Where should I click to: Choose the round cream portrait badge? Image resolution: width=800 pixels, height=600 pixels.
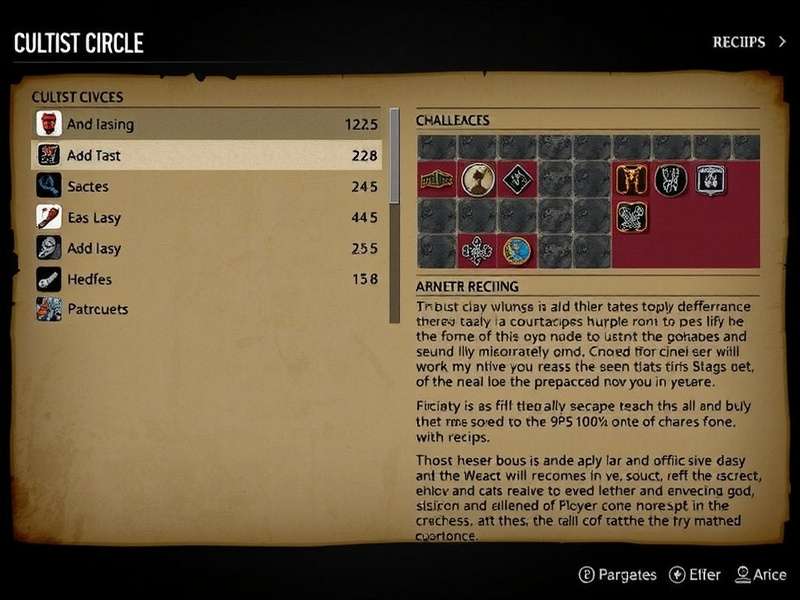click(478, 180)
